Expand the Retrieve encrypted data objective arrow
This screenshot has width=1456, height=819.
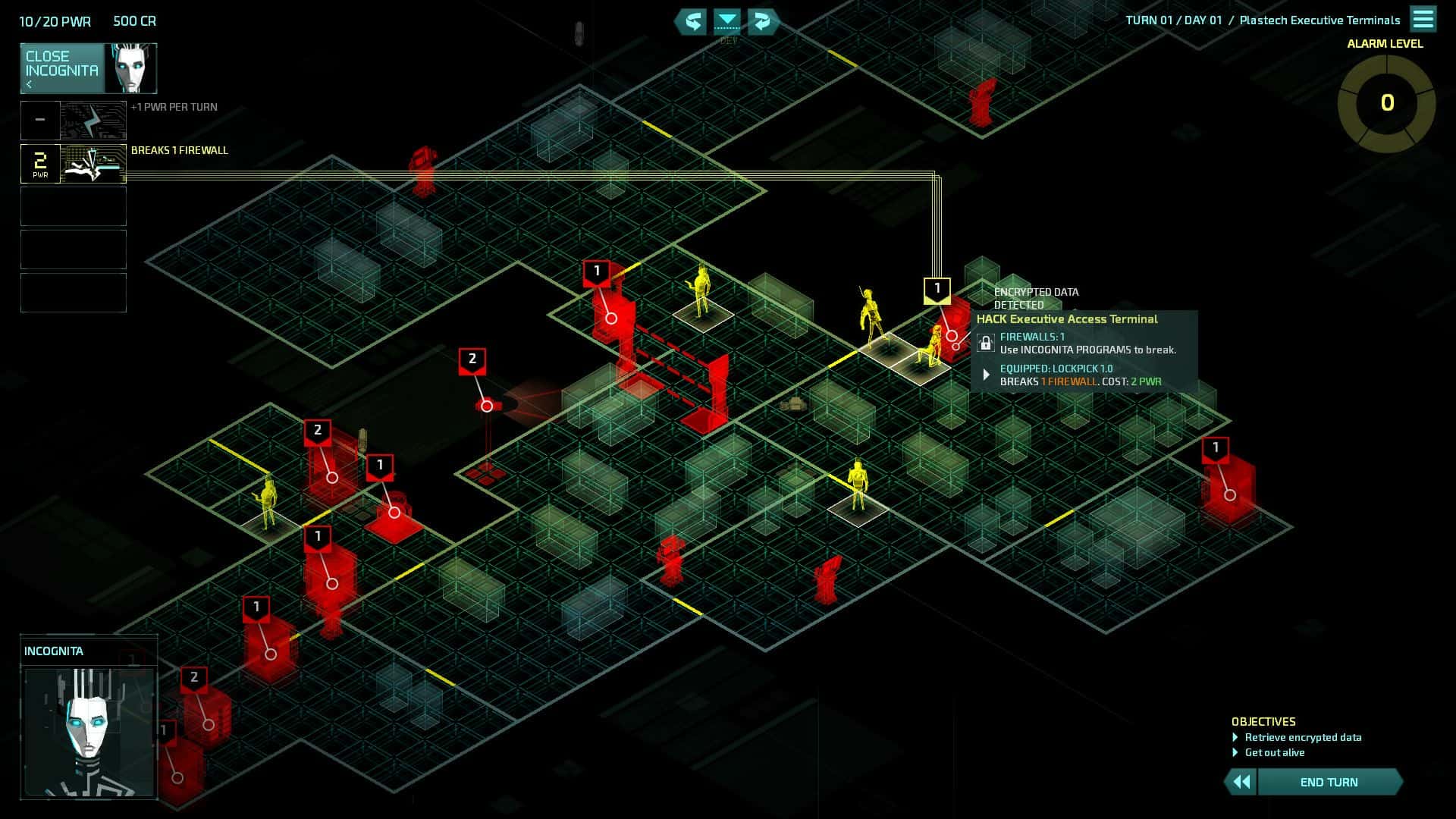[x=1236, y=737]
